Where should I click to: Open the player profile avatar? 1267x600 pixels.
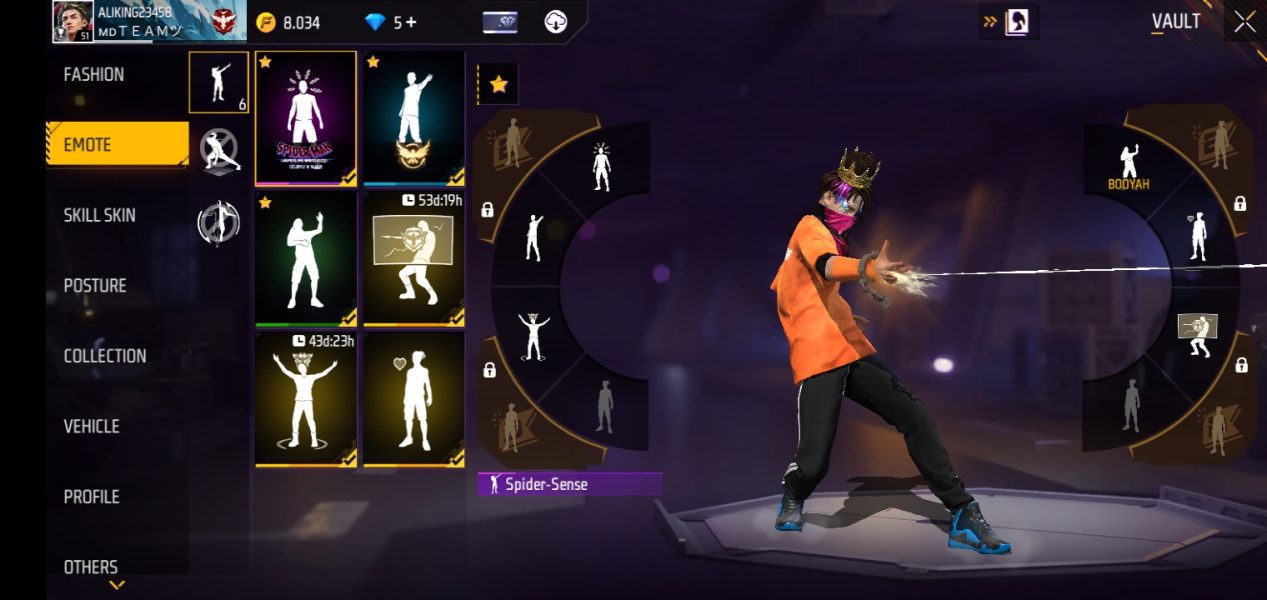73,22
